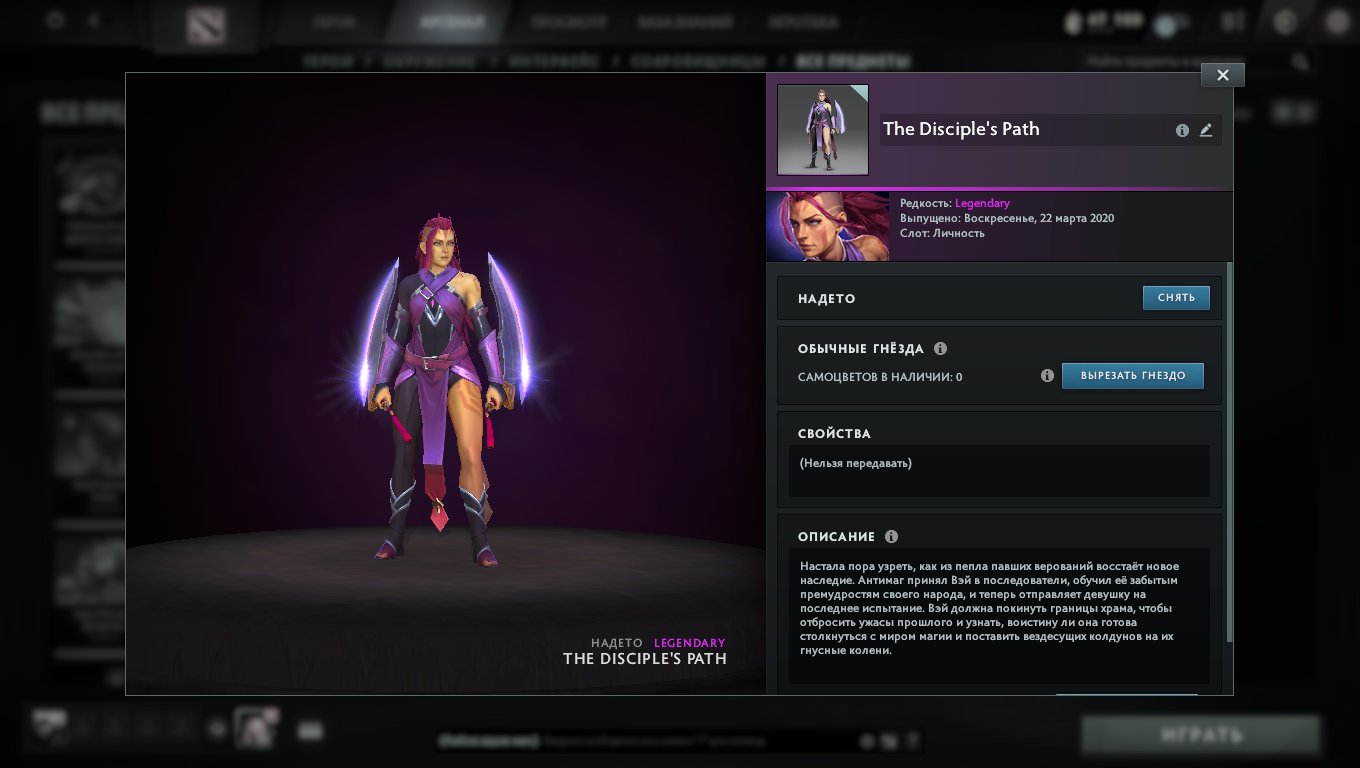Unequip the item with the СНЯТЬ button

(1176, 298)
